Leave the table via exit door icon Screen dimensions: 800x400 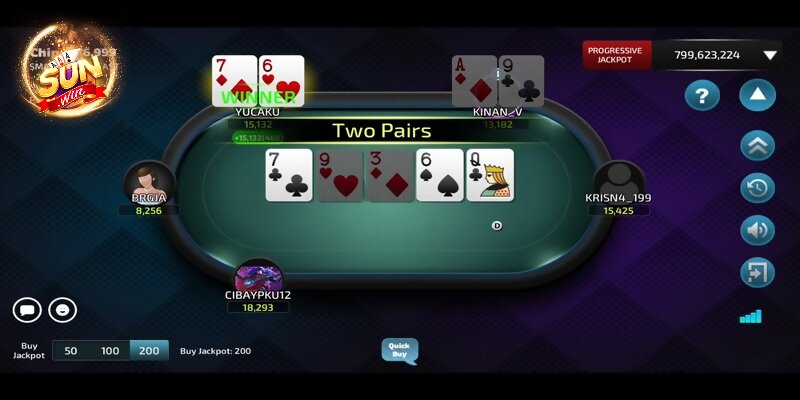click(x=757, y=272)
